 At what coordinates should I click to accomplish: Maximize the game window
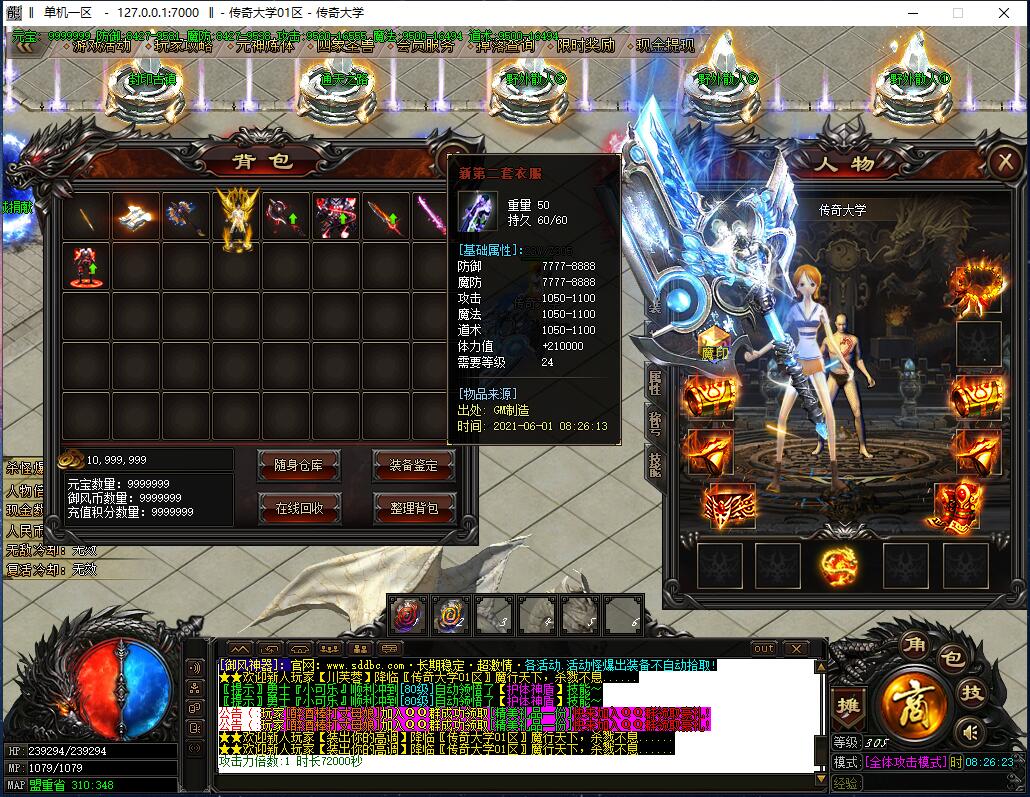[957, 13]
